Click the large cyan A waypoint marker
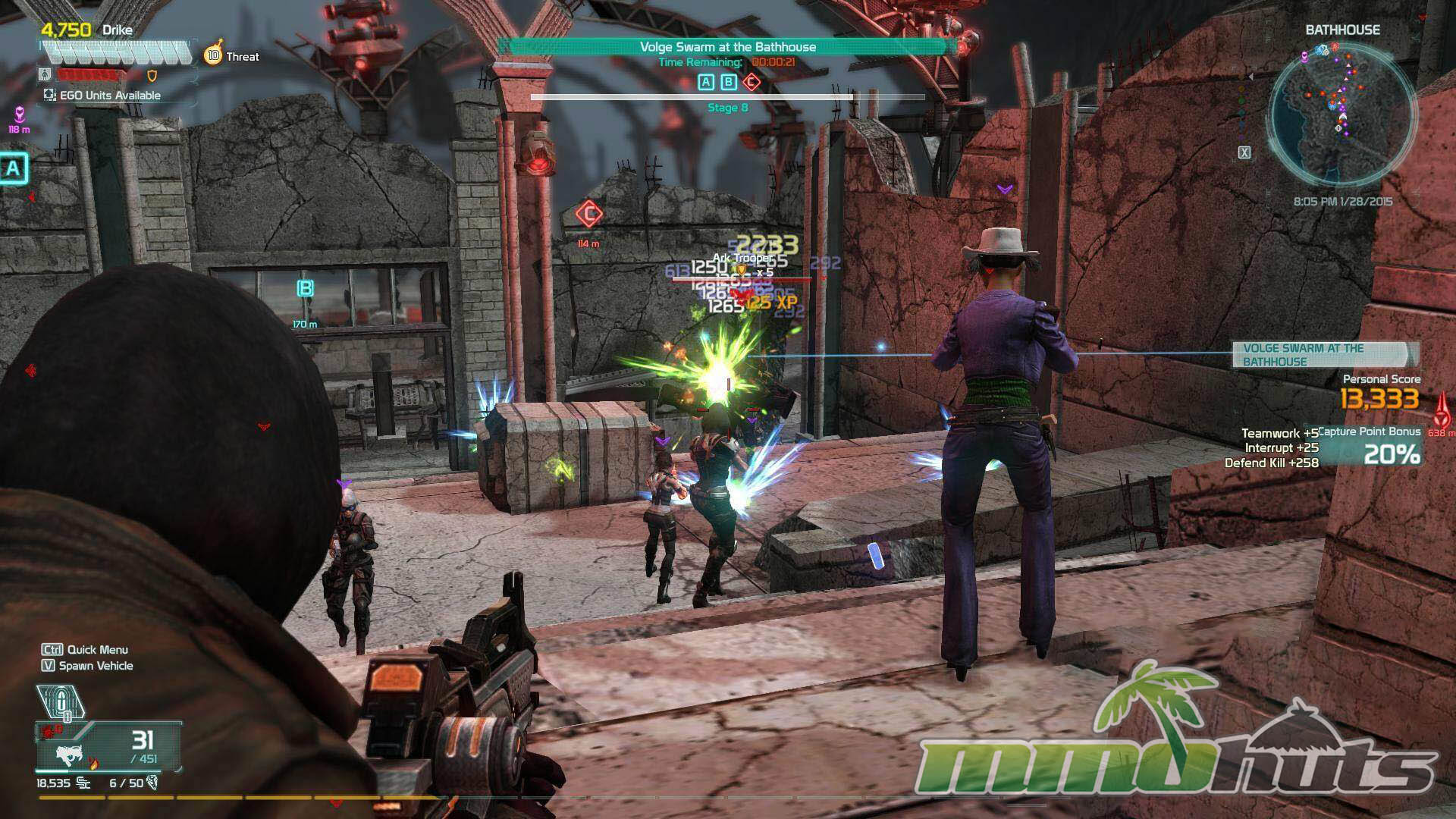 click(13, 168)
